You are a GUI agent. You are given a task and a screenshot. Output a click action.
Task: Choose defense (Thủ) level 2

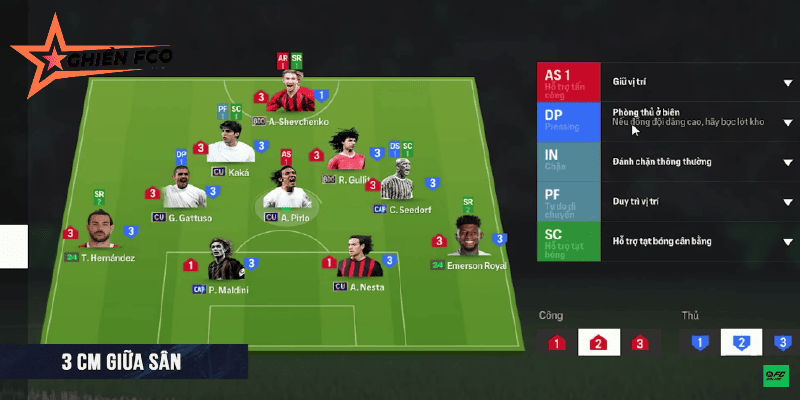pyautogui.click(x=741, y=343)
